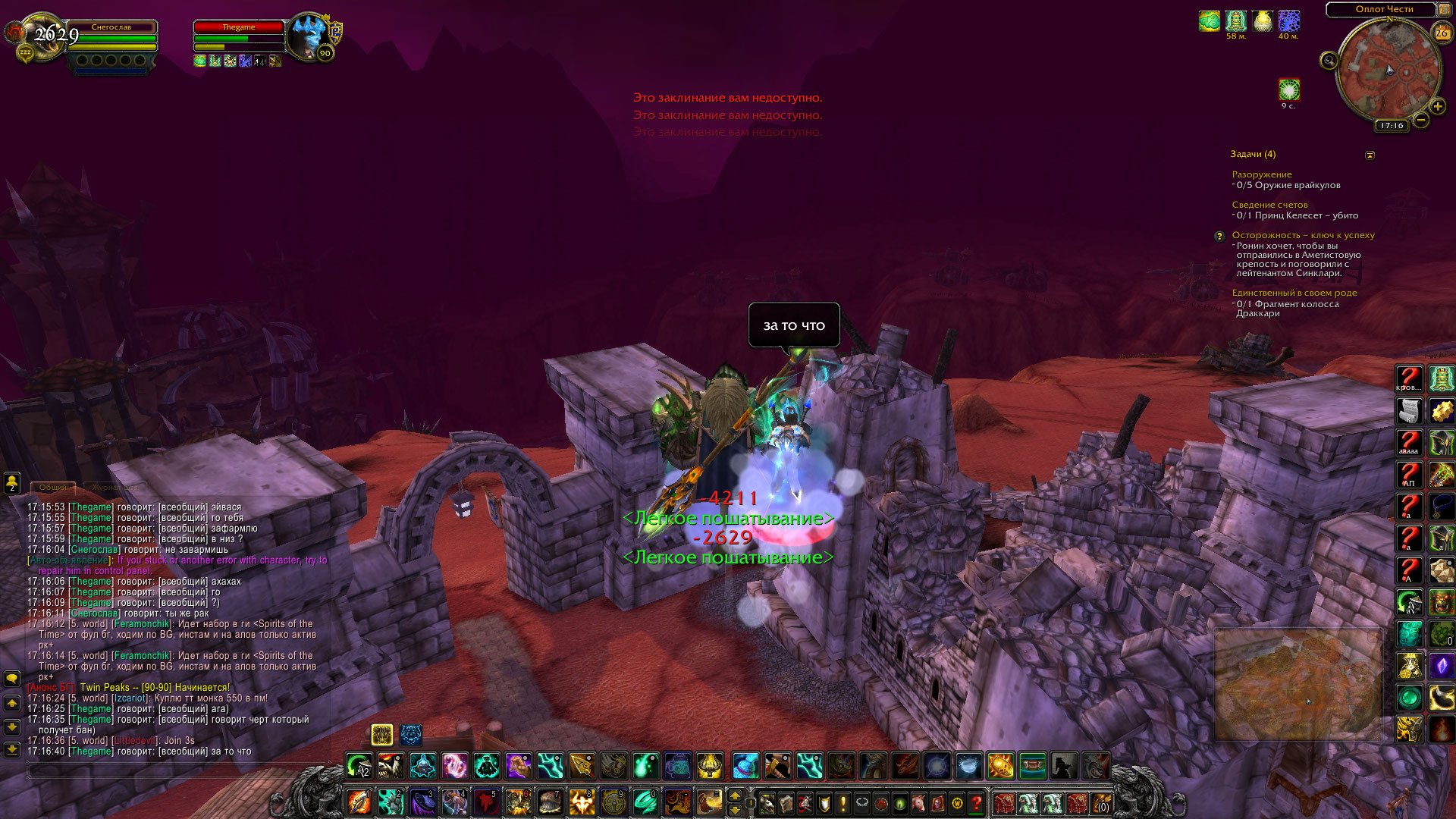Switch to the blue ox stance icon
The width and height of the screenshot is (1456, 819).
click(x=411, y=734)
